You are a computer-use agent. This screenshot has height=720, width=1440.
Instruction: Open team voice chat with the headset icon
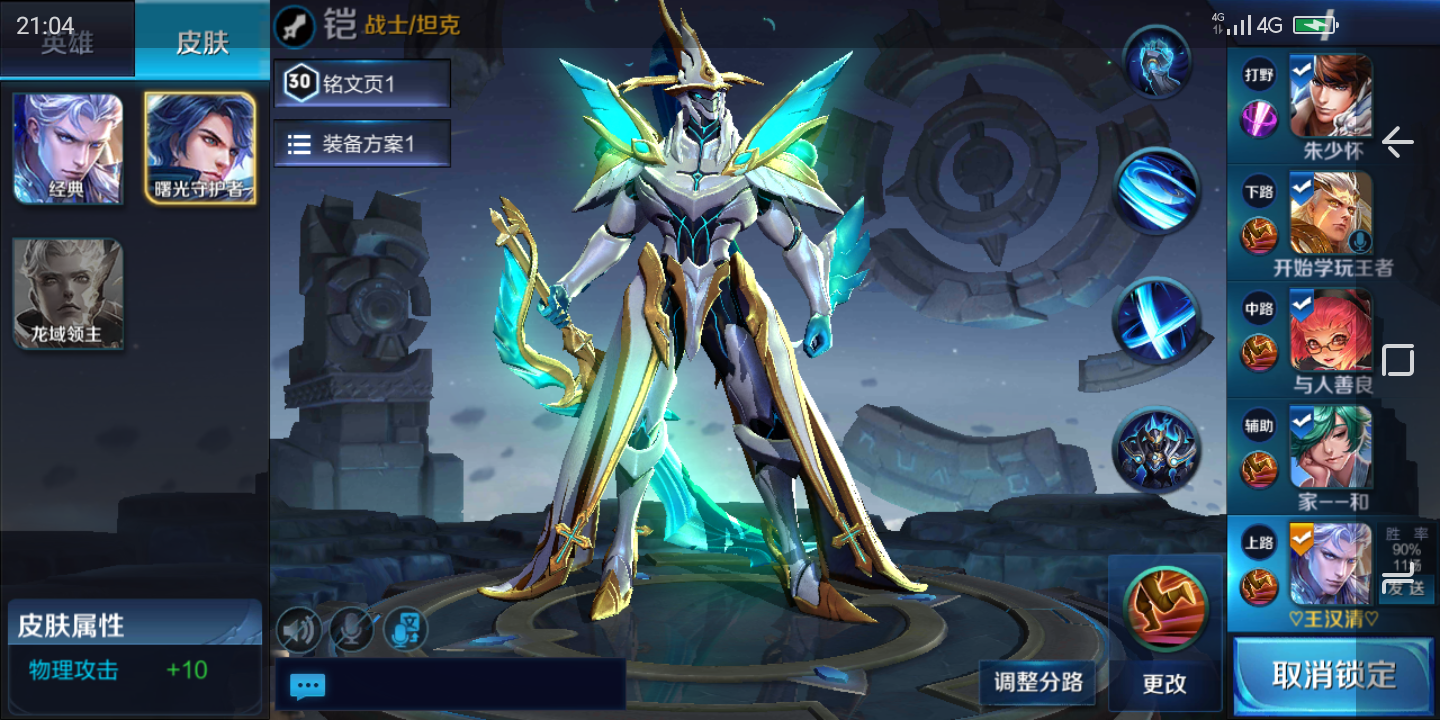(406, 629)
